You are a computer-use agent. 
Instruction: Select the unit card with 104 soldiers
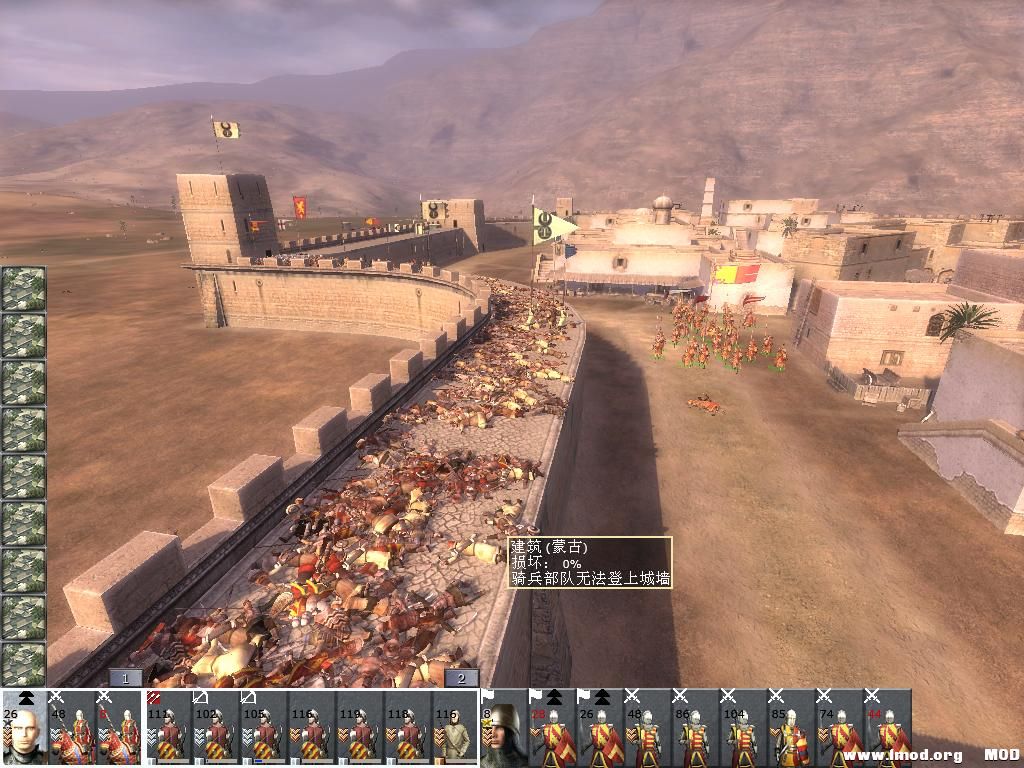click(x=743, y=727)
